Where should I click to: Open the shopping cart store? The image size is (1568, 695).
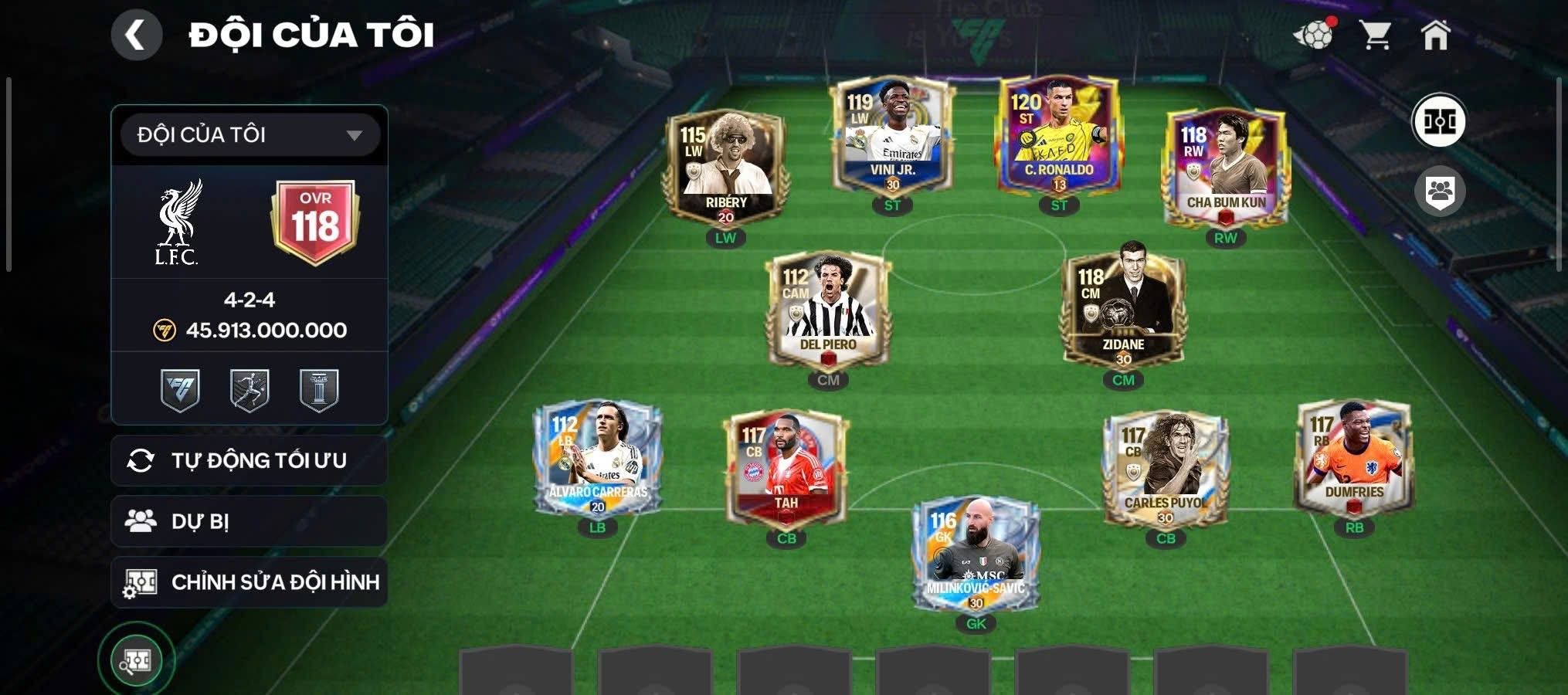(1375, 36)
